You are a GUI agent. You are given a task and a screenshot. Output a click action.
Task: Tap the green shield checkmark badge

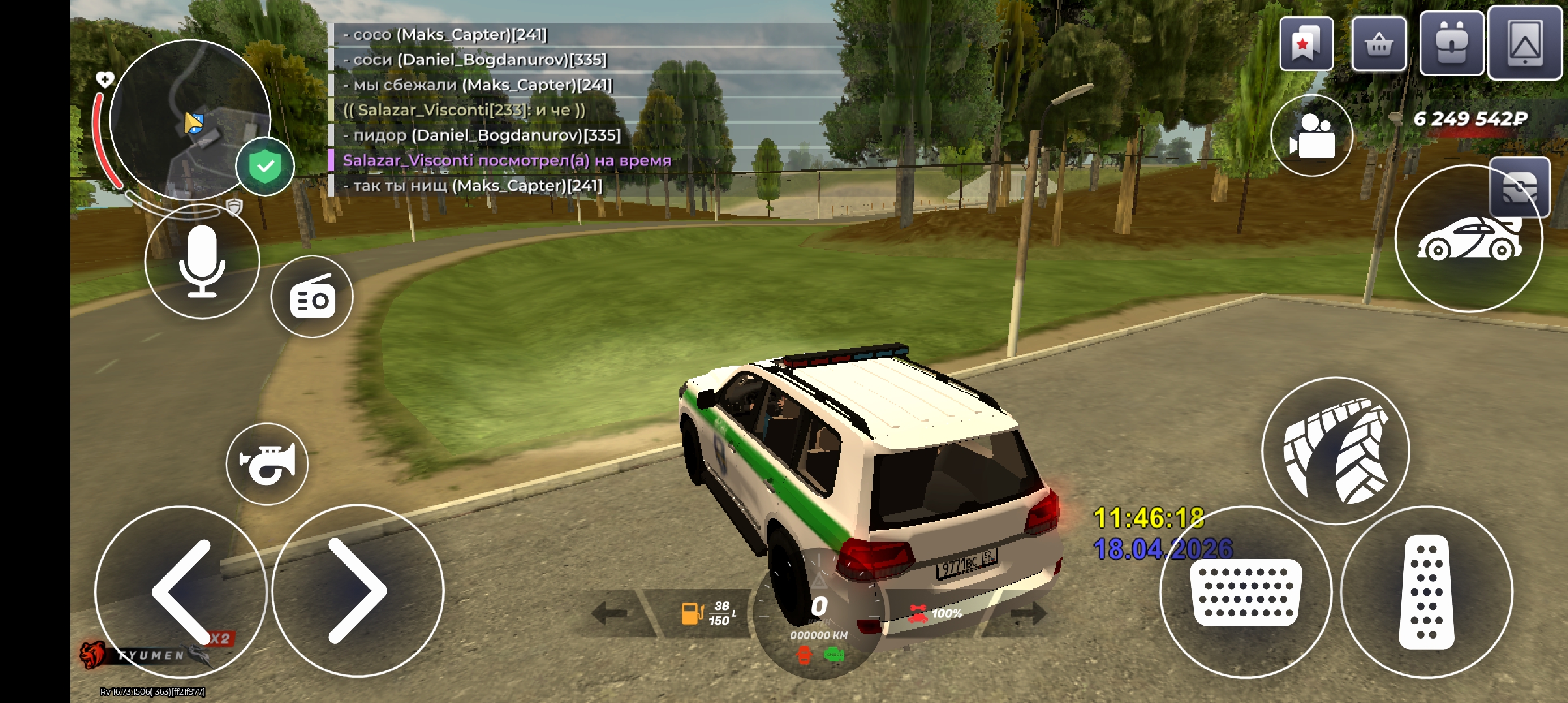click(265, 167)
